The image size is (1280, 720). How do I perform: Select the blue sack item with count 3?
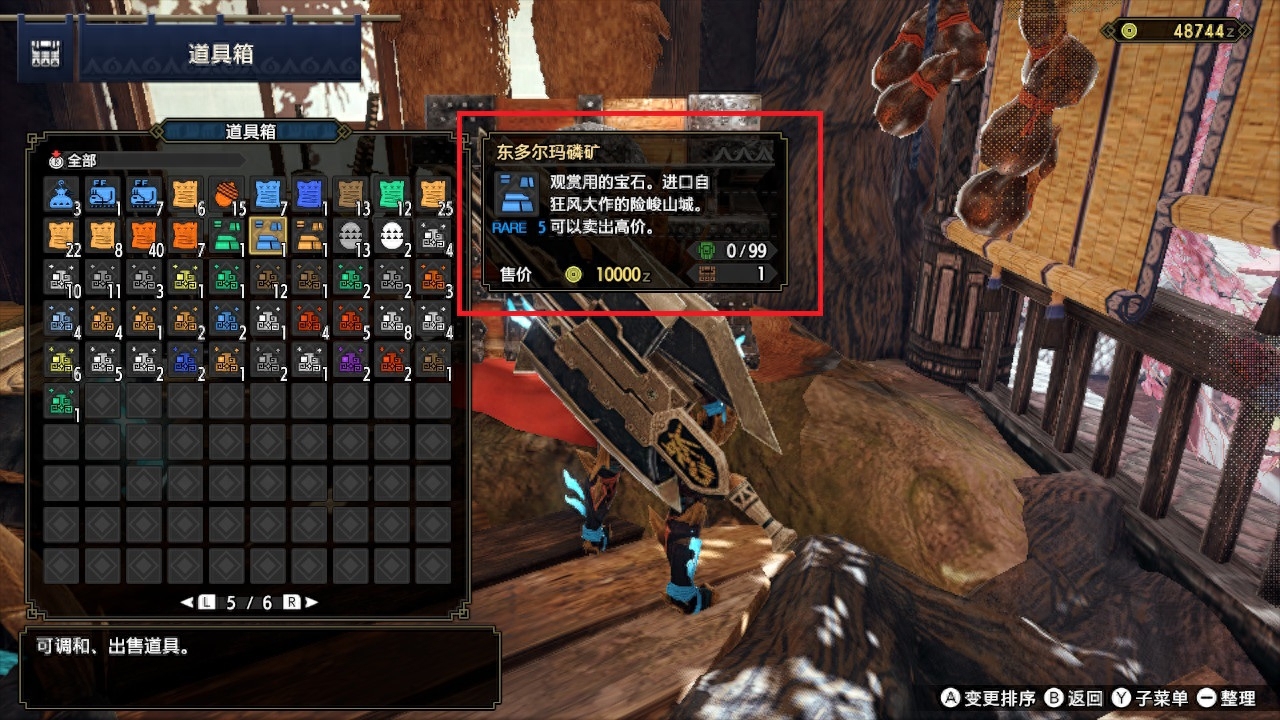pyautogui.click(x=61, y=193)
